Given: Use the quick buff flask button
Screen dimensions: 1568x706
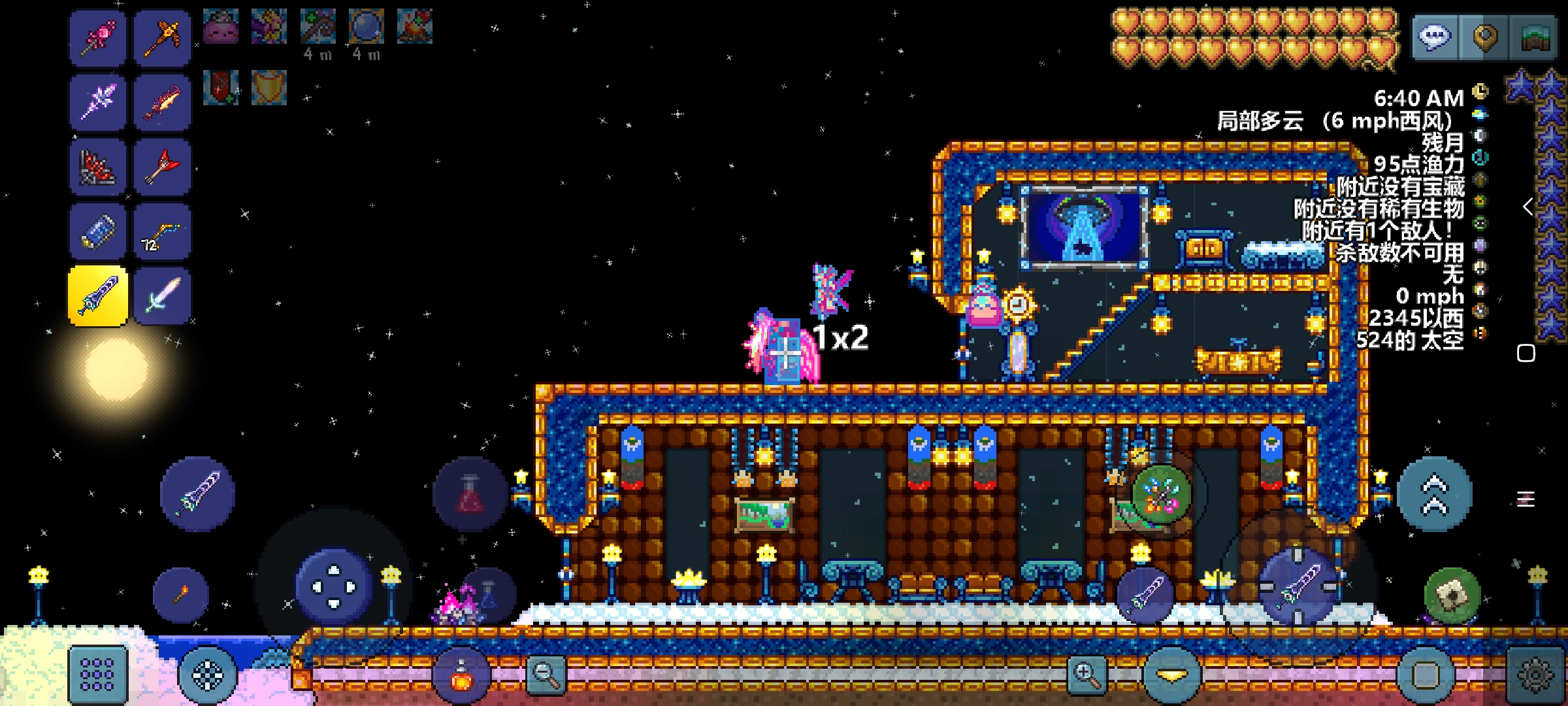Looking at the screenshot, I should click(461, 675).
